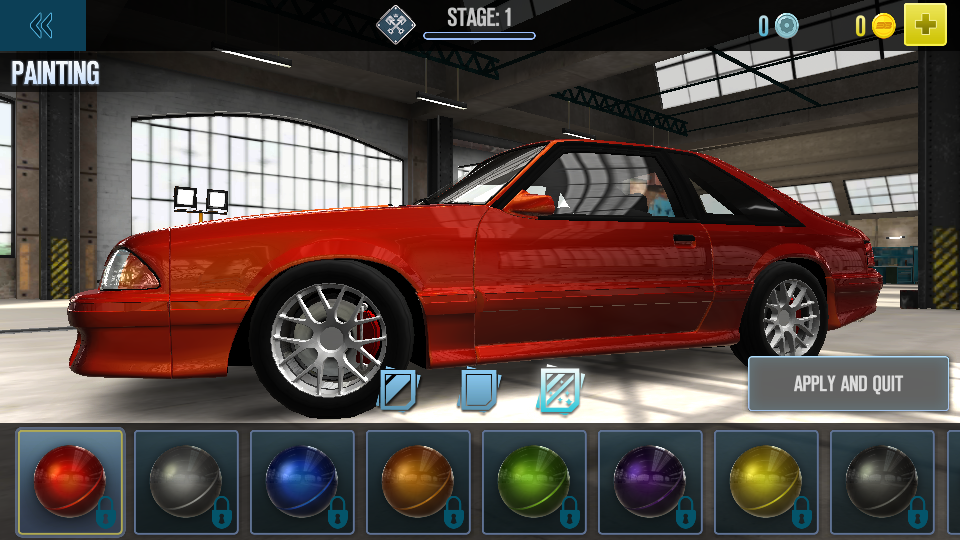Select the half-shaded gloss paint type icon
Screen dimensions: 960x540
[399, 389]
